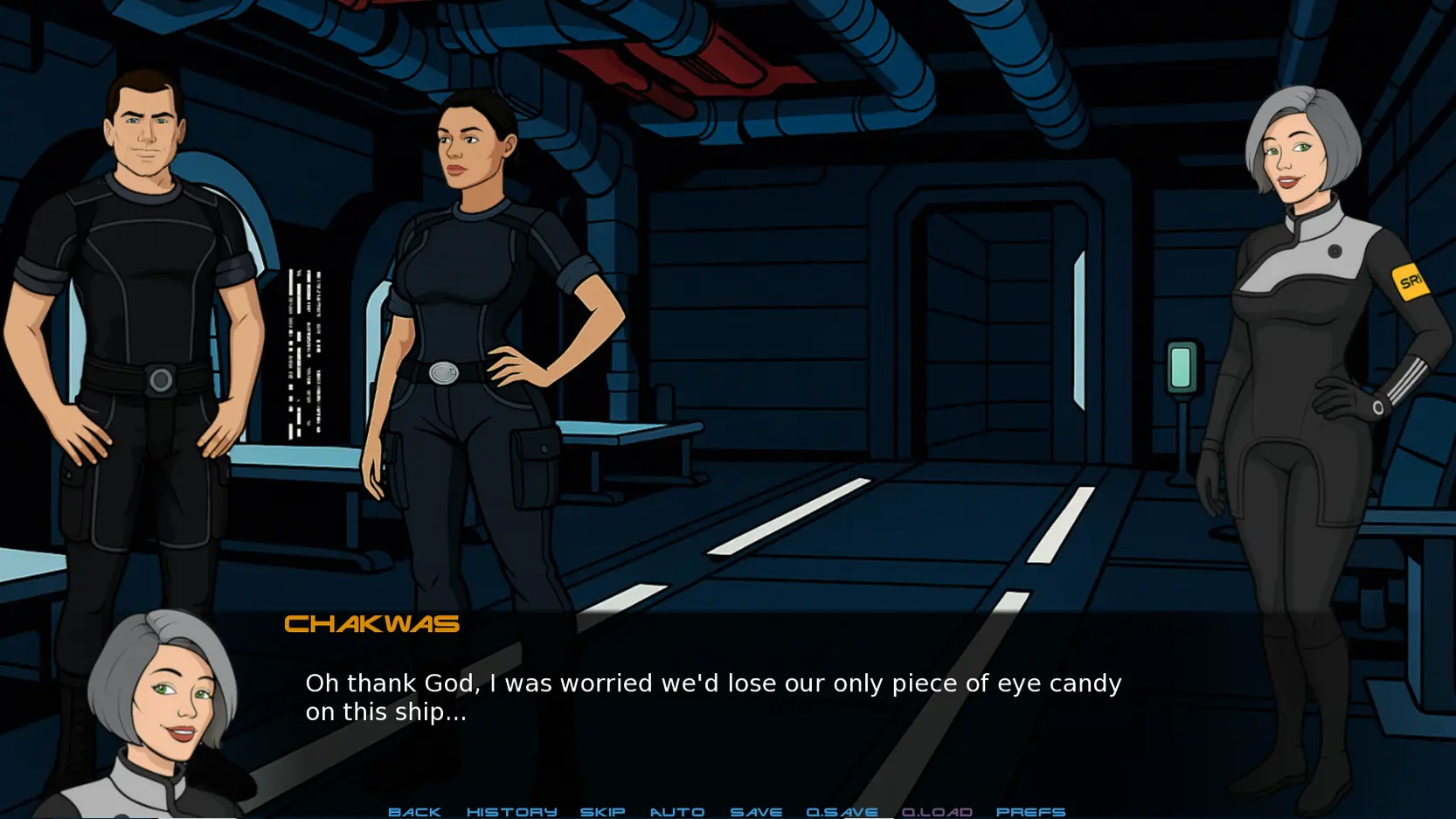The image size is (1456, 819).
Task: Enable Auto advance mode
Action: (x=676, y=811)
